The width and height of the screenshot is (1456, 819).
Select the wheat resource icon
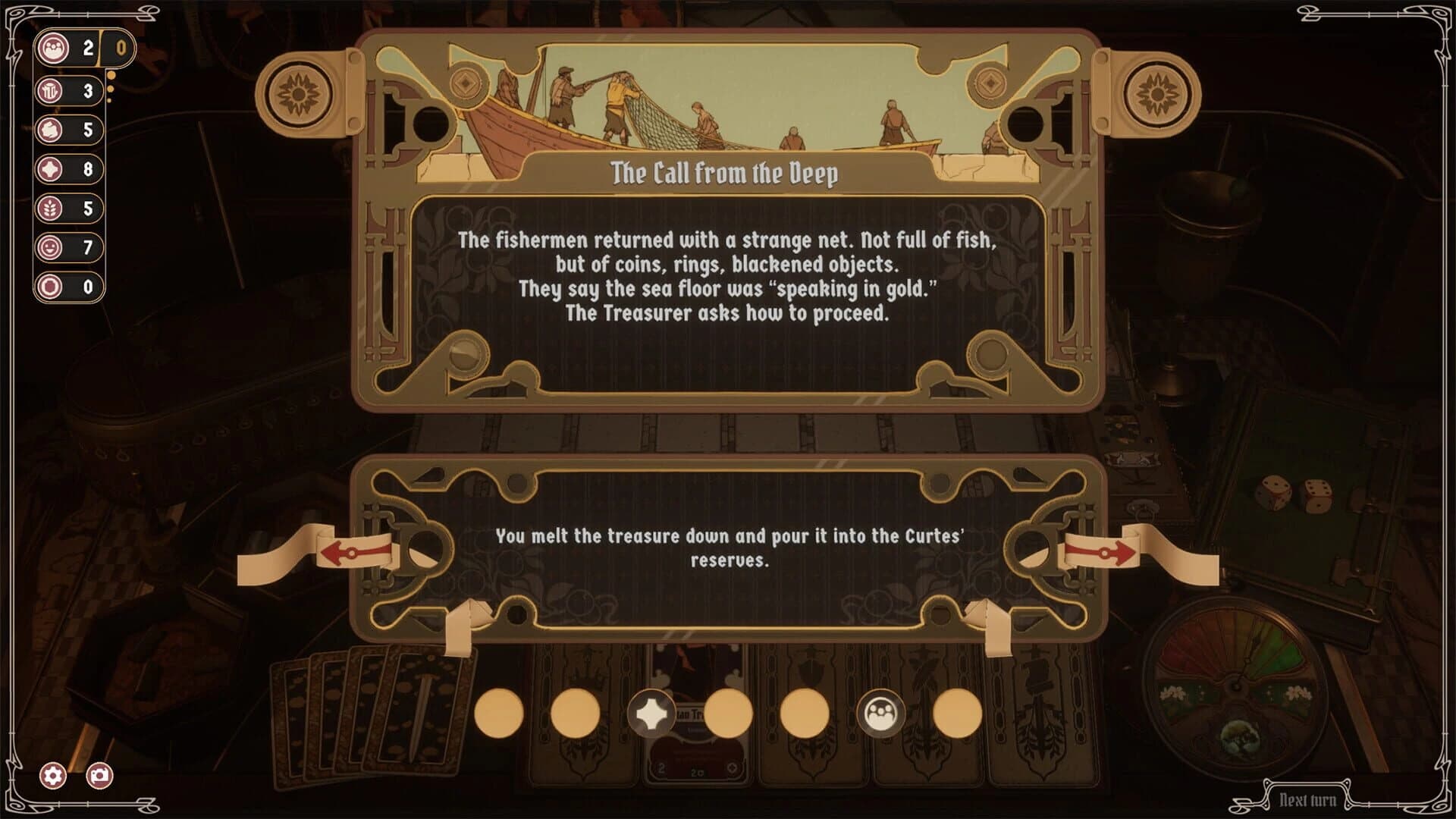point(52,209)
